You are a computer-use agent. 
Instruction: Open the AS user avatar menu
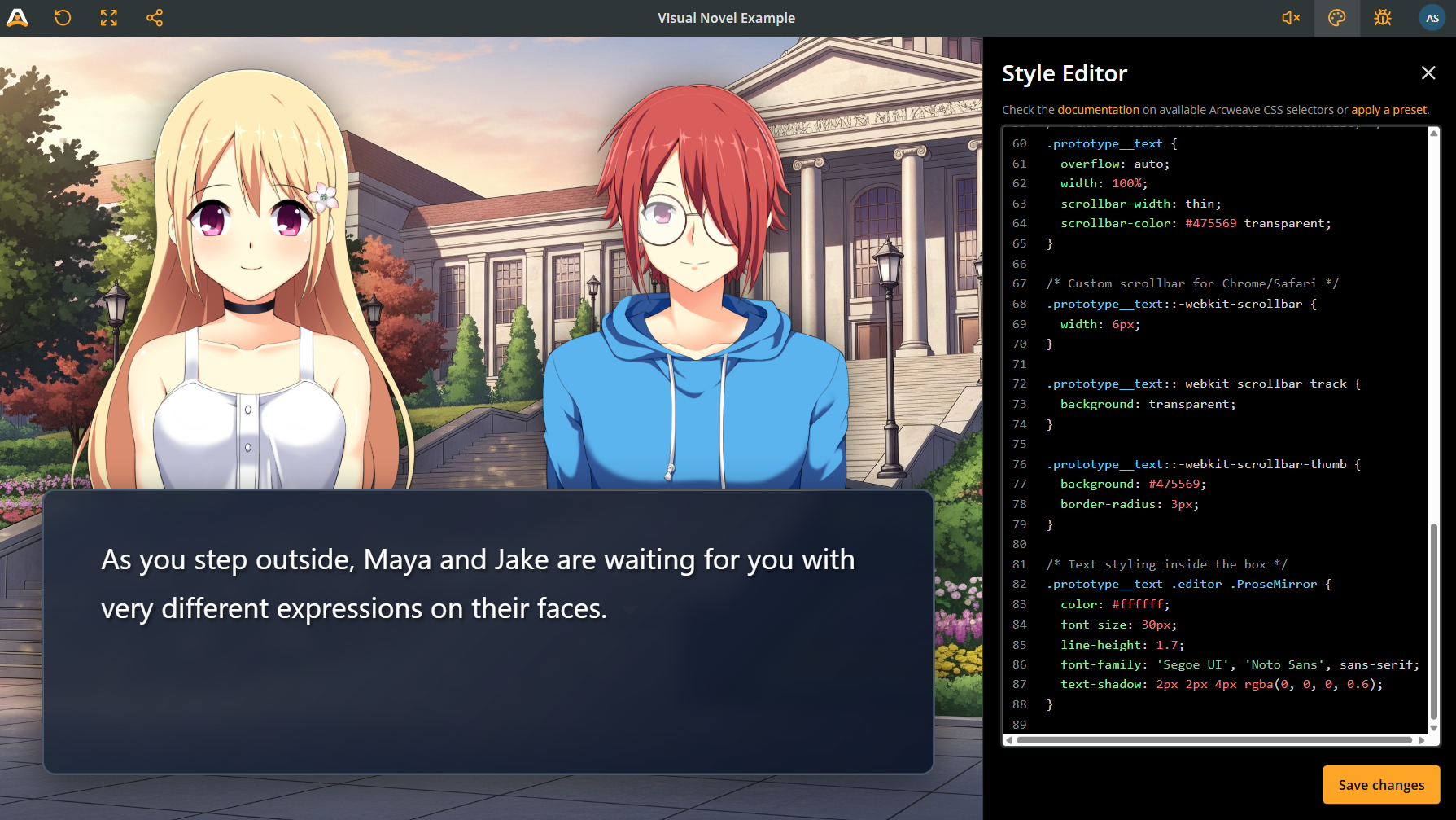pyautogui.click(x=1432, y=18)
